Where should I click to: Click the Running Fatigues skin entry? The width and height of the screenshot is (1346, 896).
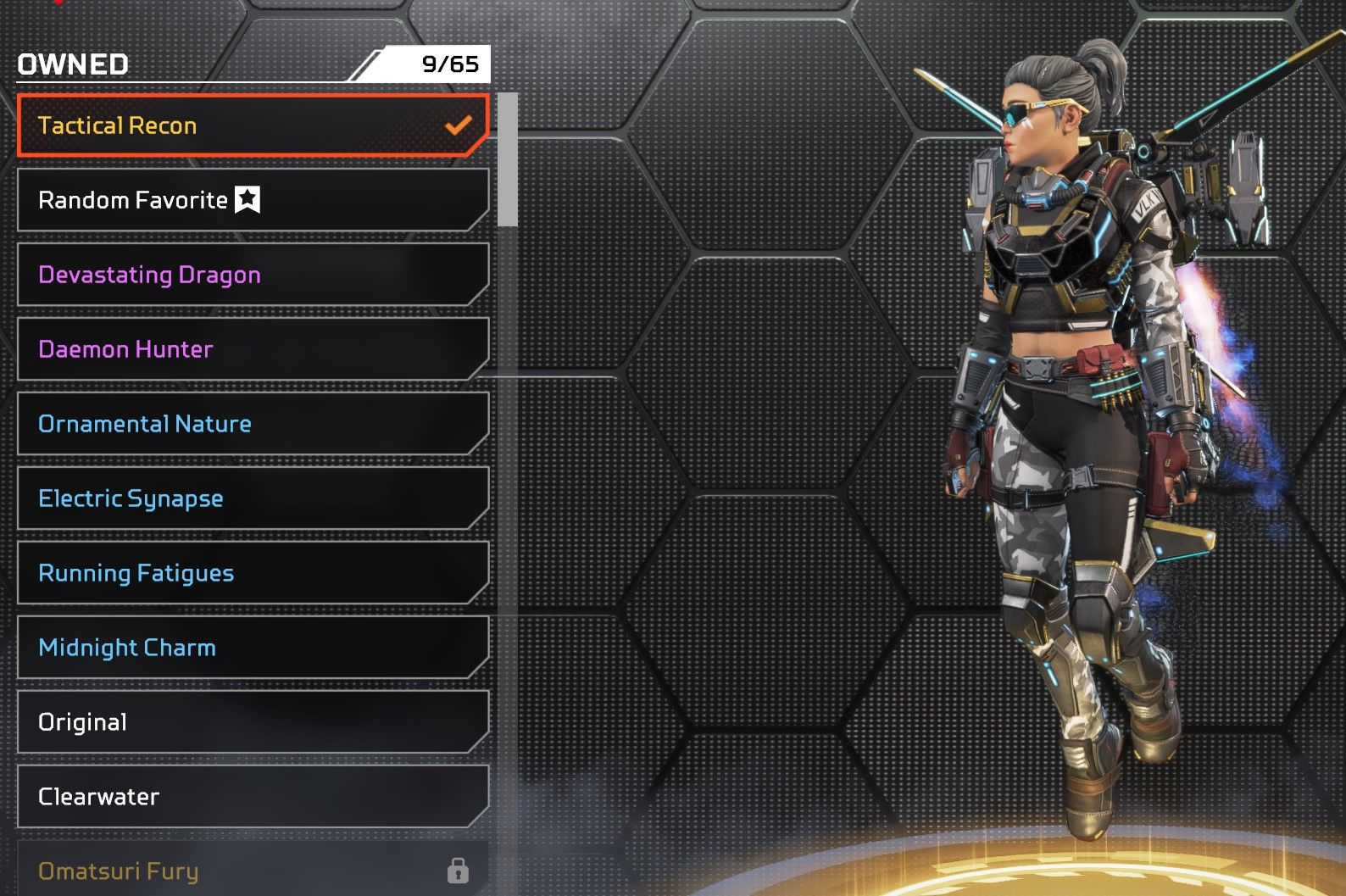point(253,573)
